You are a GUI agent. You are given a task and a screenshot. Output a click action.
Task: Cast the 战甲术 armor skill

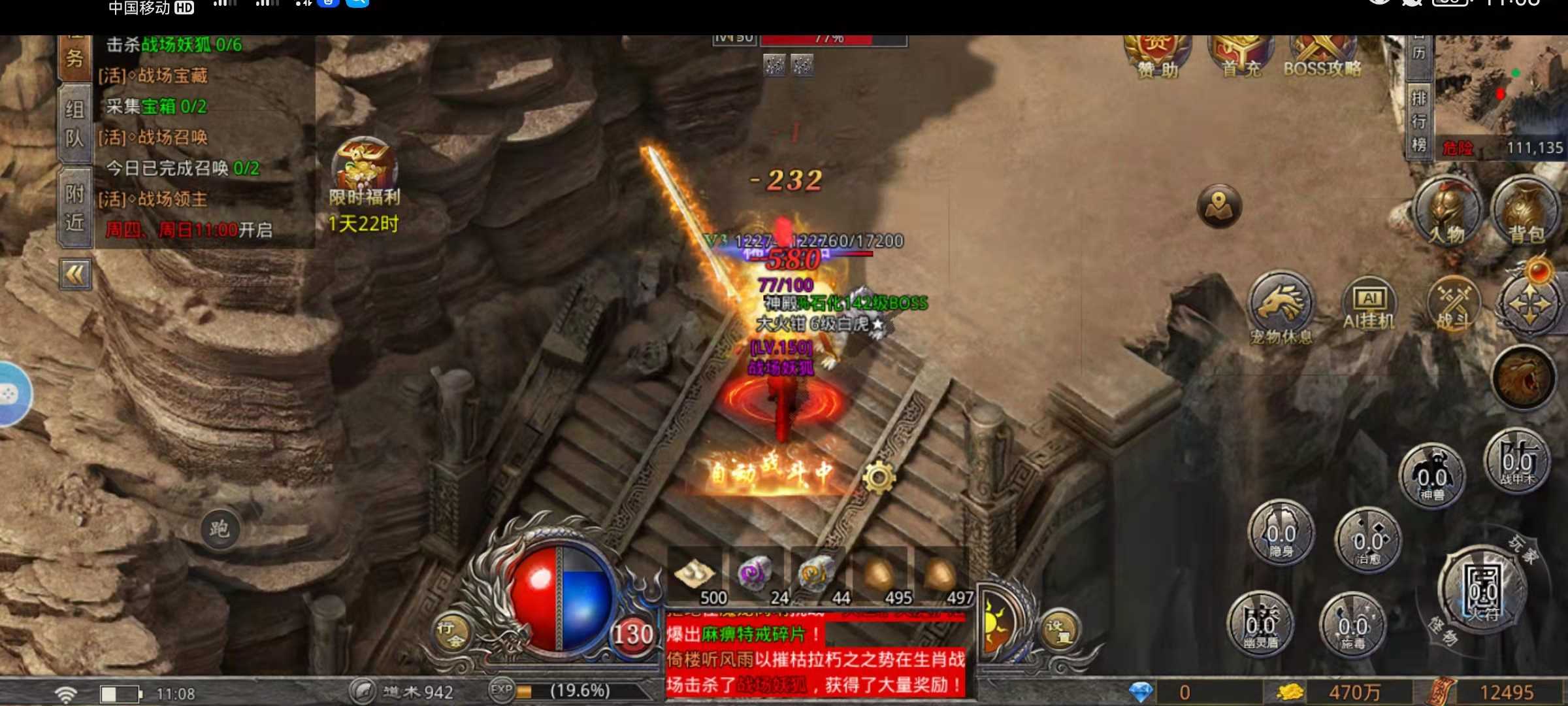click(1516, 462)
